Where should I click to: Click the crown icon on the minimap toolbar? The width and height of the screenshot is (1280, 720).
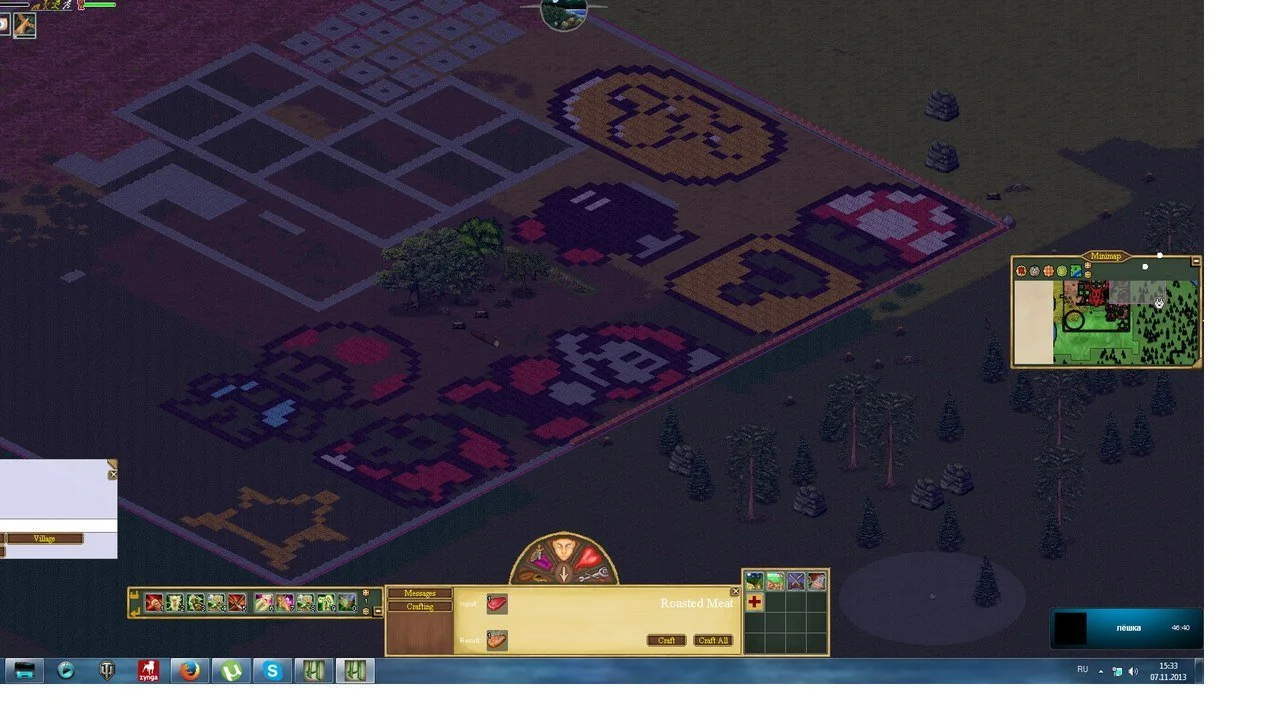pyautogui.click(x=1088, y=264)
